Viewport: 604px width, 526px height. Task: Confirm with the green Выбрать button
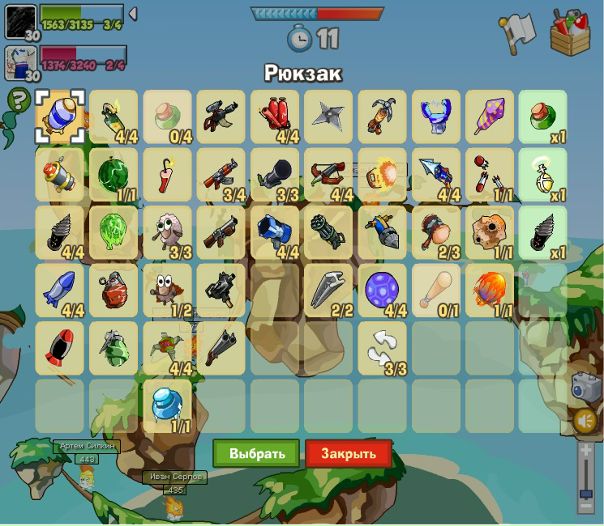(256, 453)
